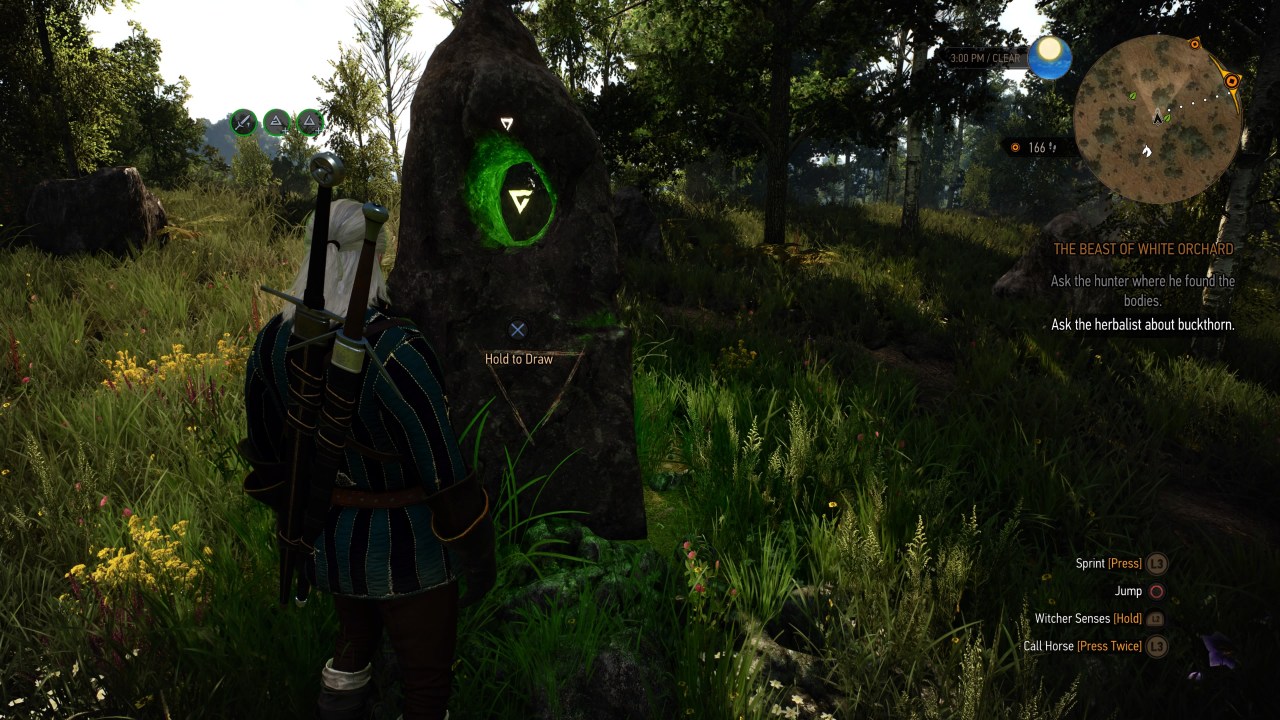Expand the 3:00 PM / CLEAR time display
The width and height of the screenshot is (1280, 720).
[985, 57]
